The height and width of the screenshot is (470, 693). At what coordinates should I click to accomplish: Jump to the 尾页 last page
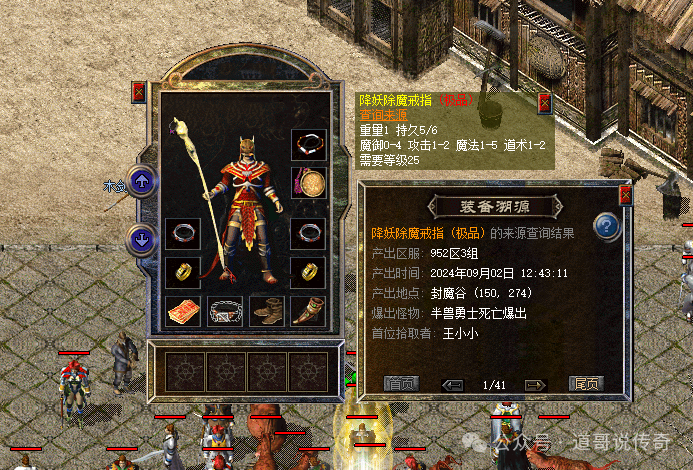(587, 383)
